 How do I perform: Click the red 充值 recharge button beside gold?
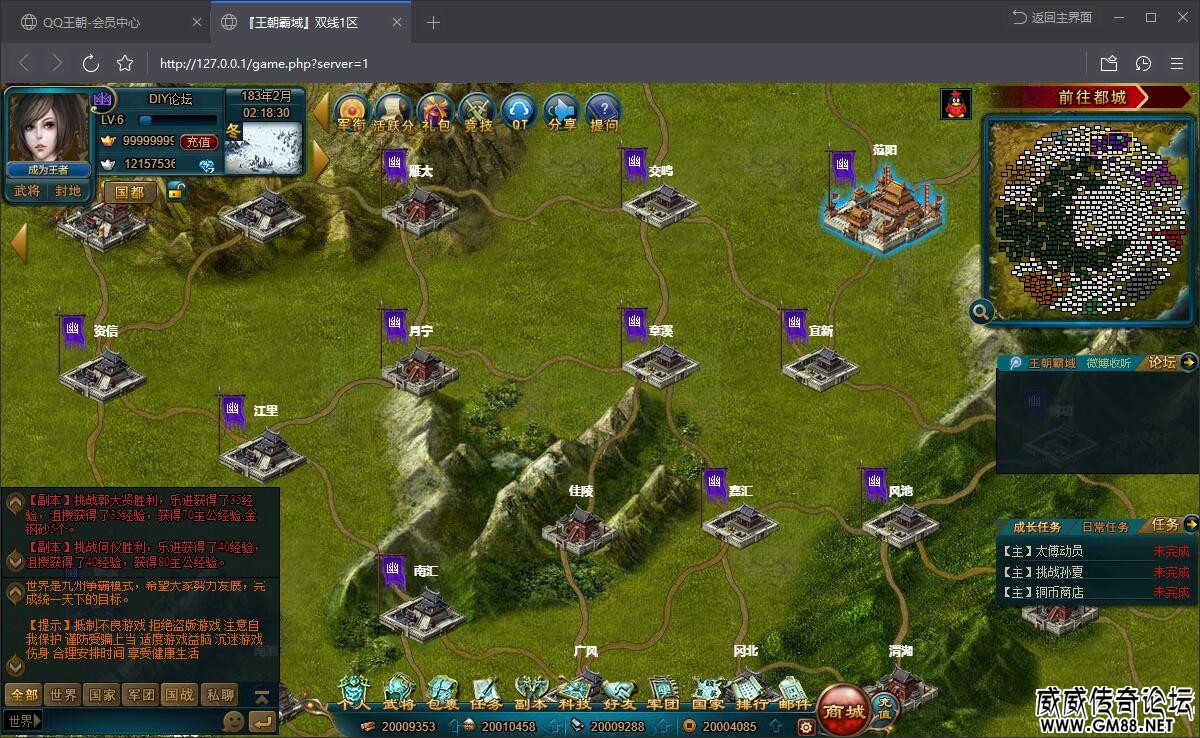[199, 142]
